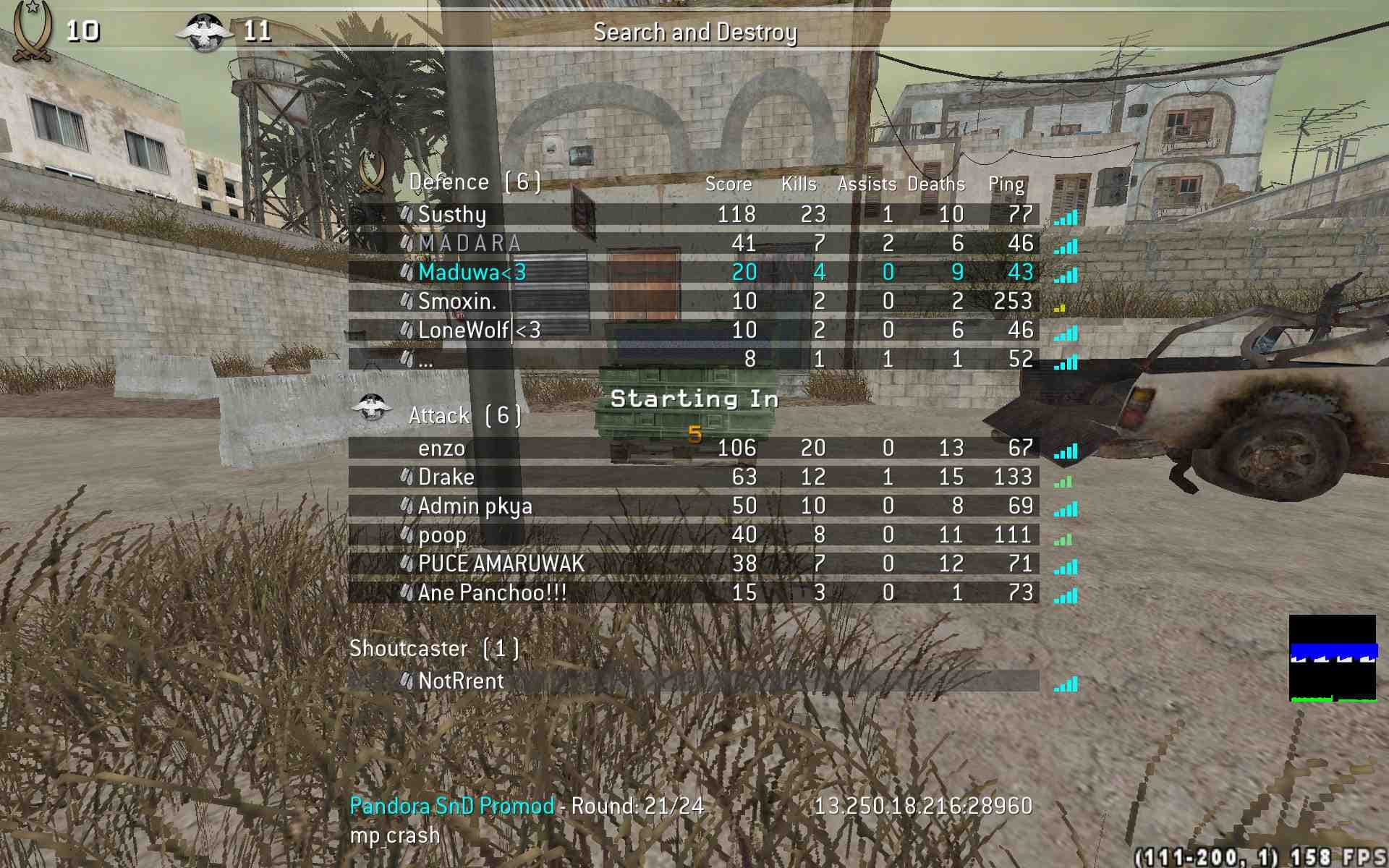
Task: Click the Pandora SnD Promod server name
Action: pos(452,806)
